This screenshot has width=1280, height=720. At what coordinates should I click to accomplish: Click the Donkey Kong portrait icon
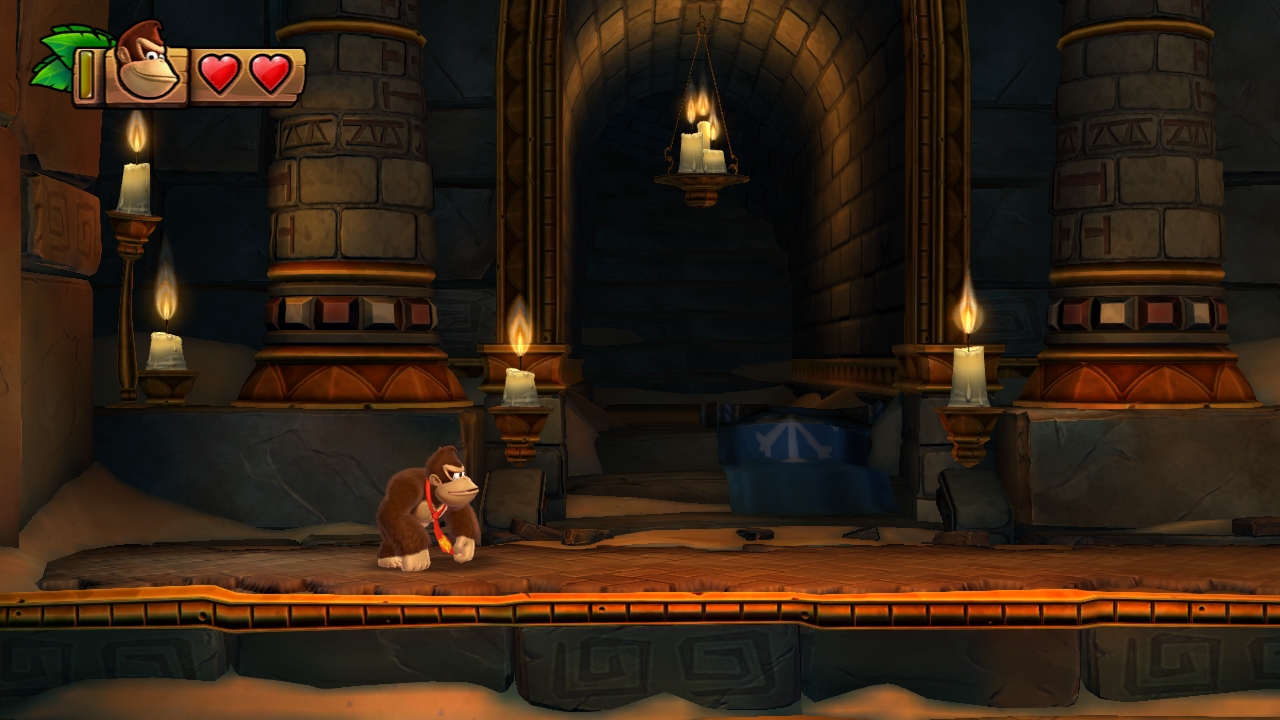click(146, 65)
